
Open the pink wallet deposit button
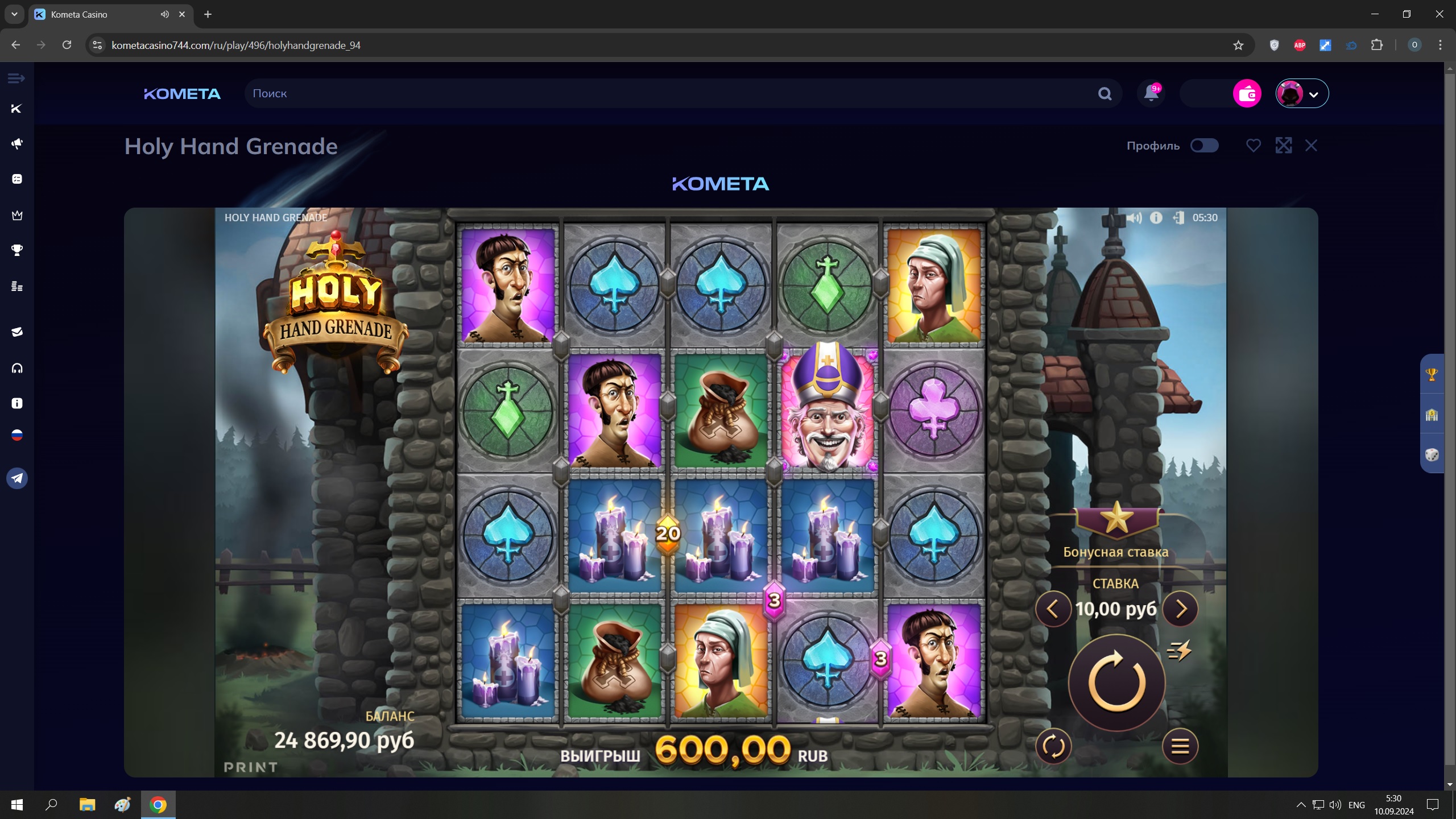(1247, 93)
